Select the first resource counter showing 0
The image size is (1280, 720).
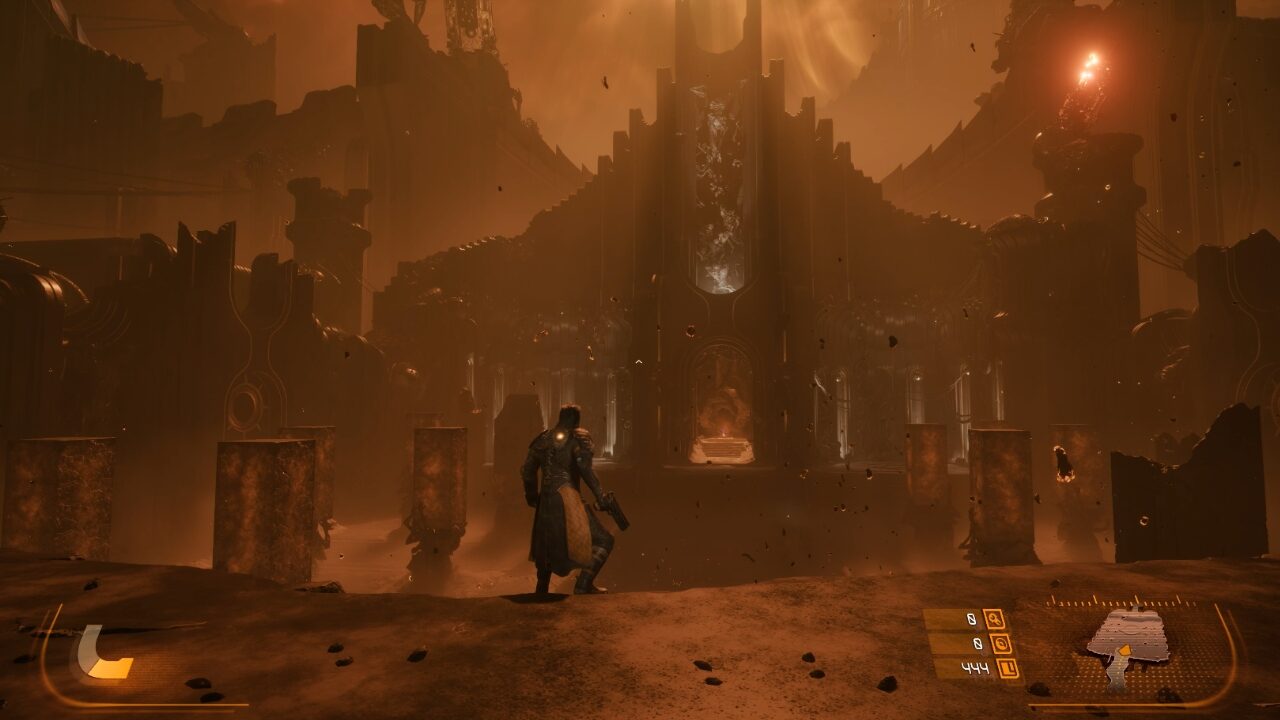coord(972,620)
